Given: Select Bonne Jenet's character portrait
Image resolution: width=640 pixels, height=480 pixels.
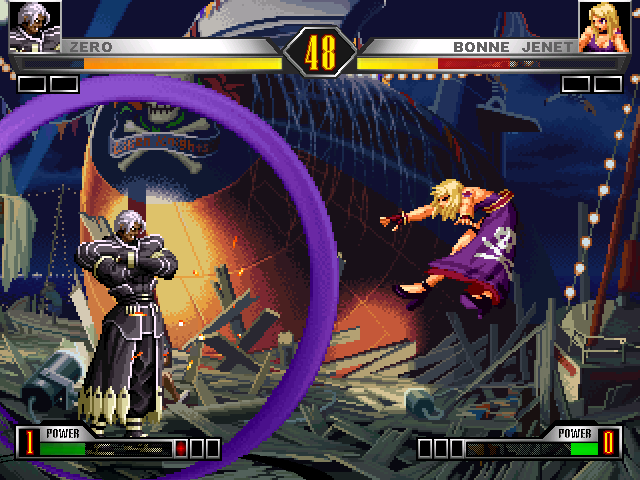Looking at the screenshot, I should [x=604, y=26].
